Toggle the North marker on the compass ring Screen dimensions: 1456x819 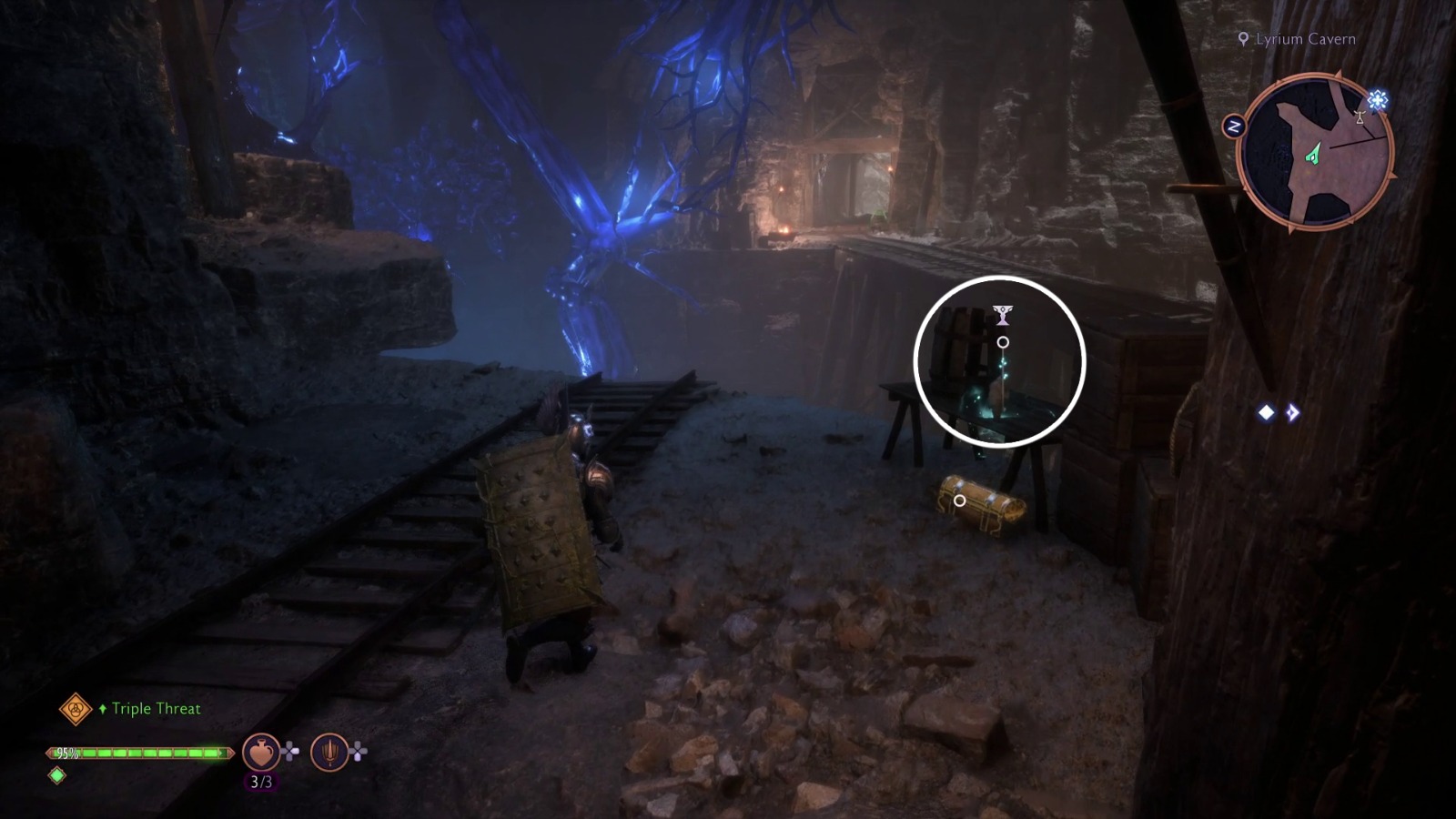(1234, 126)
